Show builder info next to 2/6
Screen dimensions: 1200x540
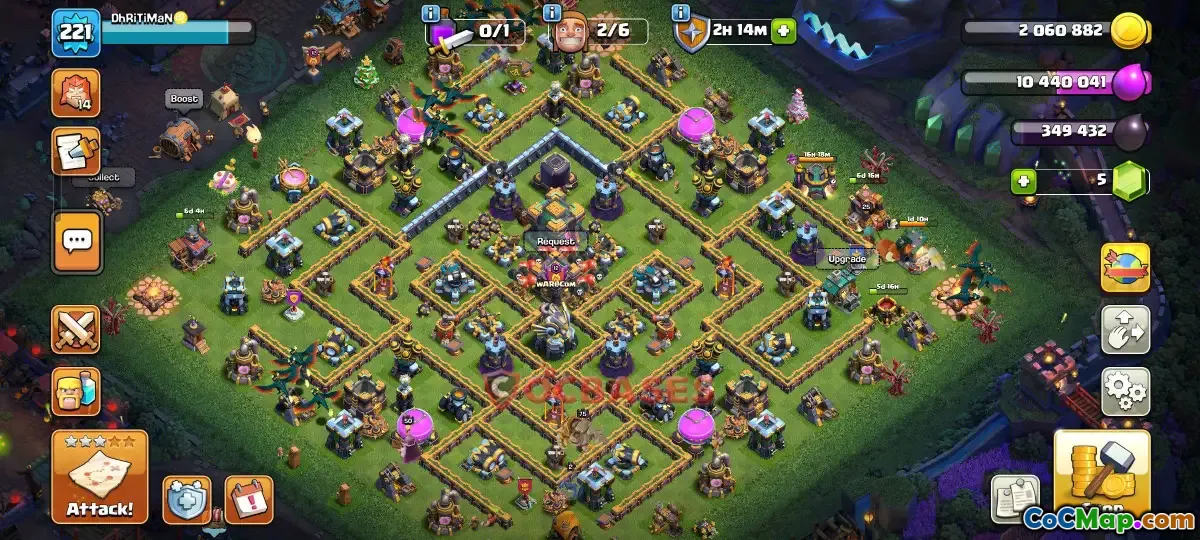point(552,13)
